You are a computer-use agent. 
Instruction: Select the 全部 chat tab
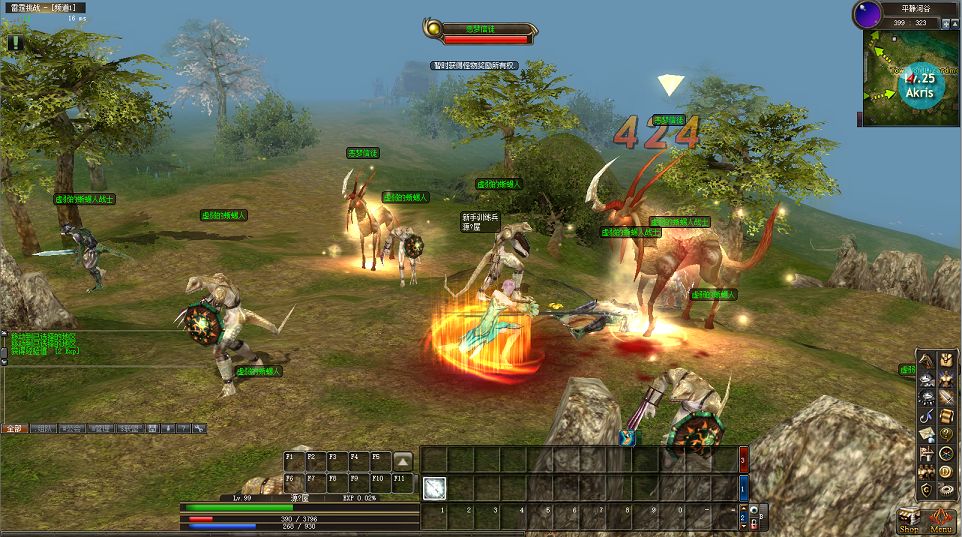pyautogui.click(x=14, y=428)
